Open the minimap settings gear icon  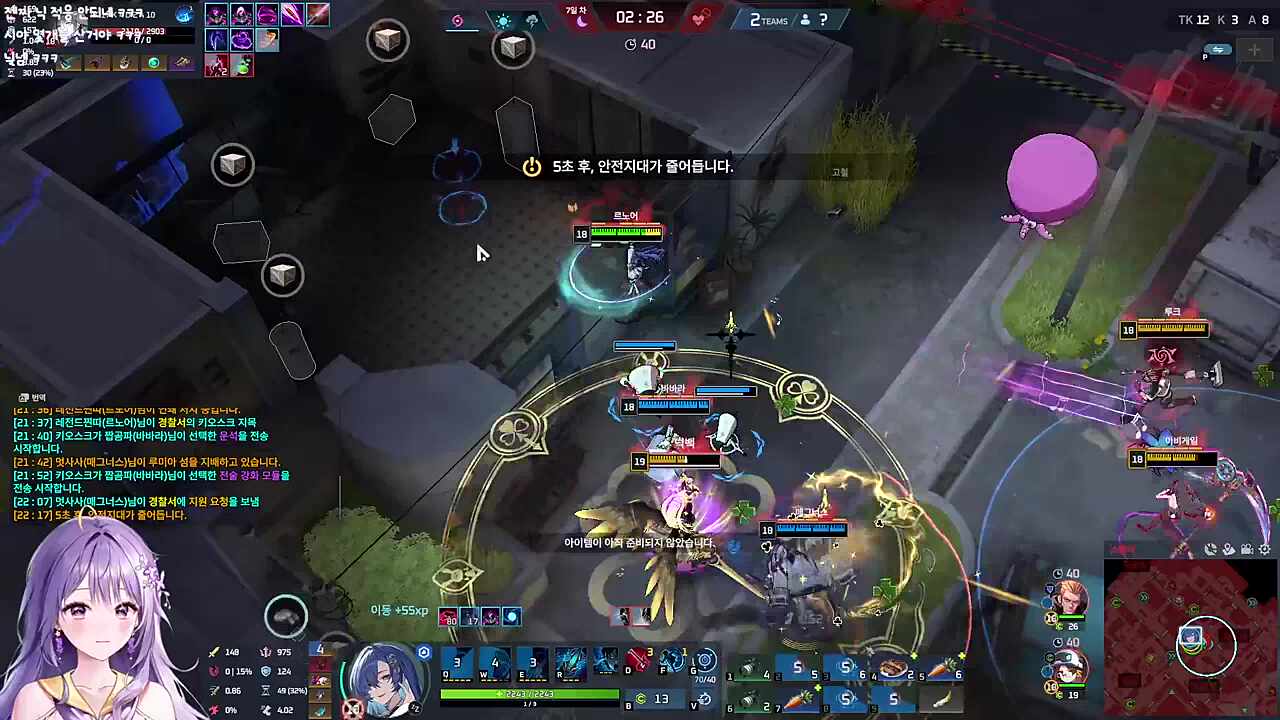click(1264, 549)
